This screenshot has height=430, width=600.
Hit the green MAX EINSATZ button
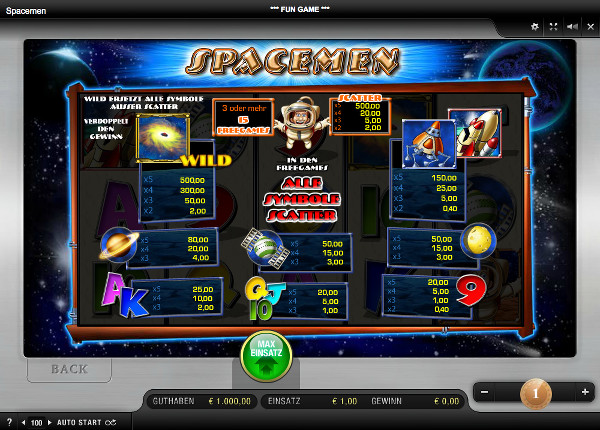(265, 355)
